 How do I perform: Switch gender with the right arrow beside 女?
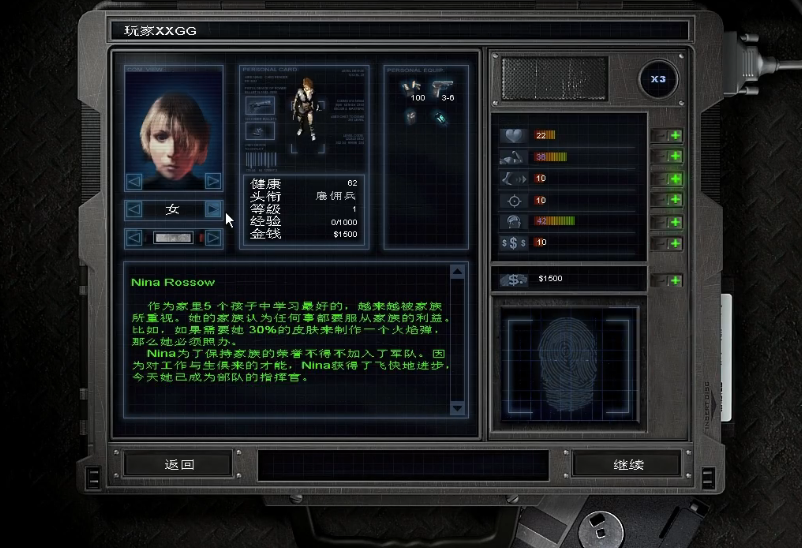212,209
